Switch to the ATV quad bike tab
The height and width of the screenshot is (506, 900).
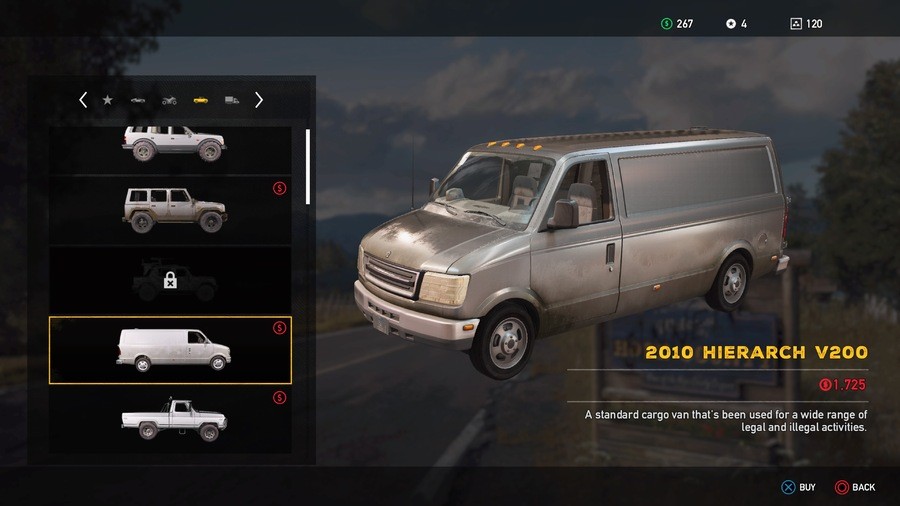(169, 100)
